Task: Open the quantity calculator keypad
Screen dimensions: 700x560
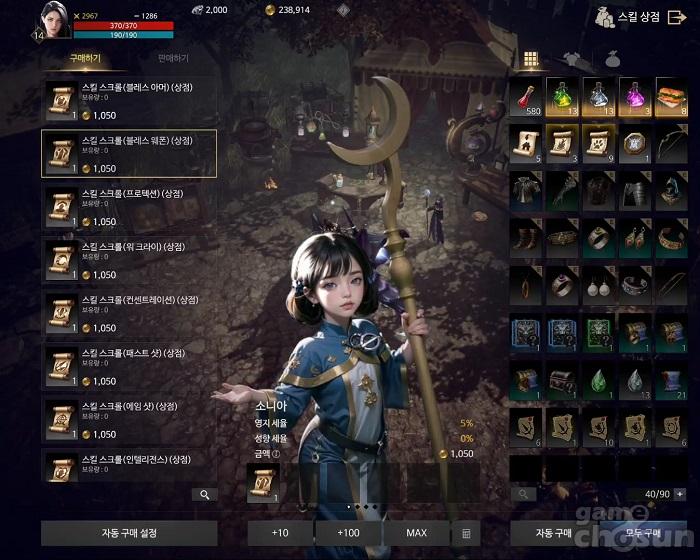Action: coord(466,533)
